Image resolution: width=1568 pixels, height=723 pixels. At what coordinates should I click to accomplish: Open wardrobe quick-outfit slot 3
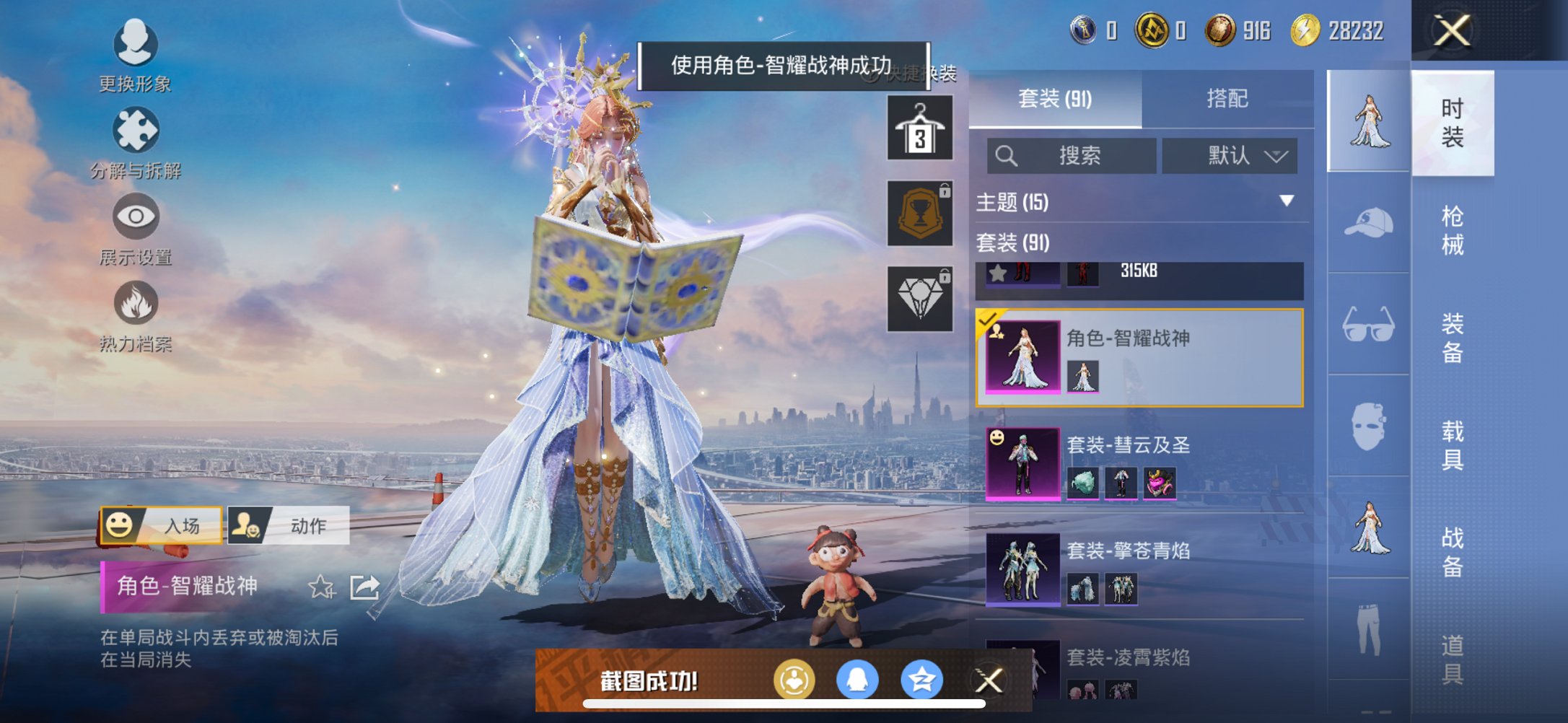click(x=919, y=130)
